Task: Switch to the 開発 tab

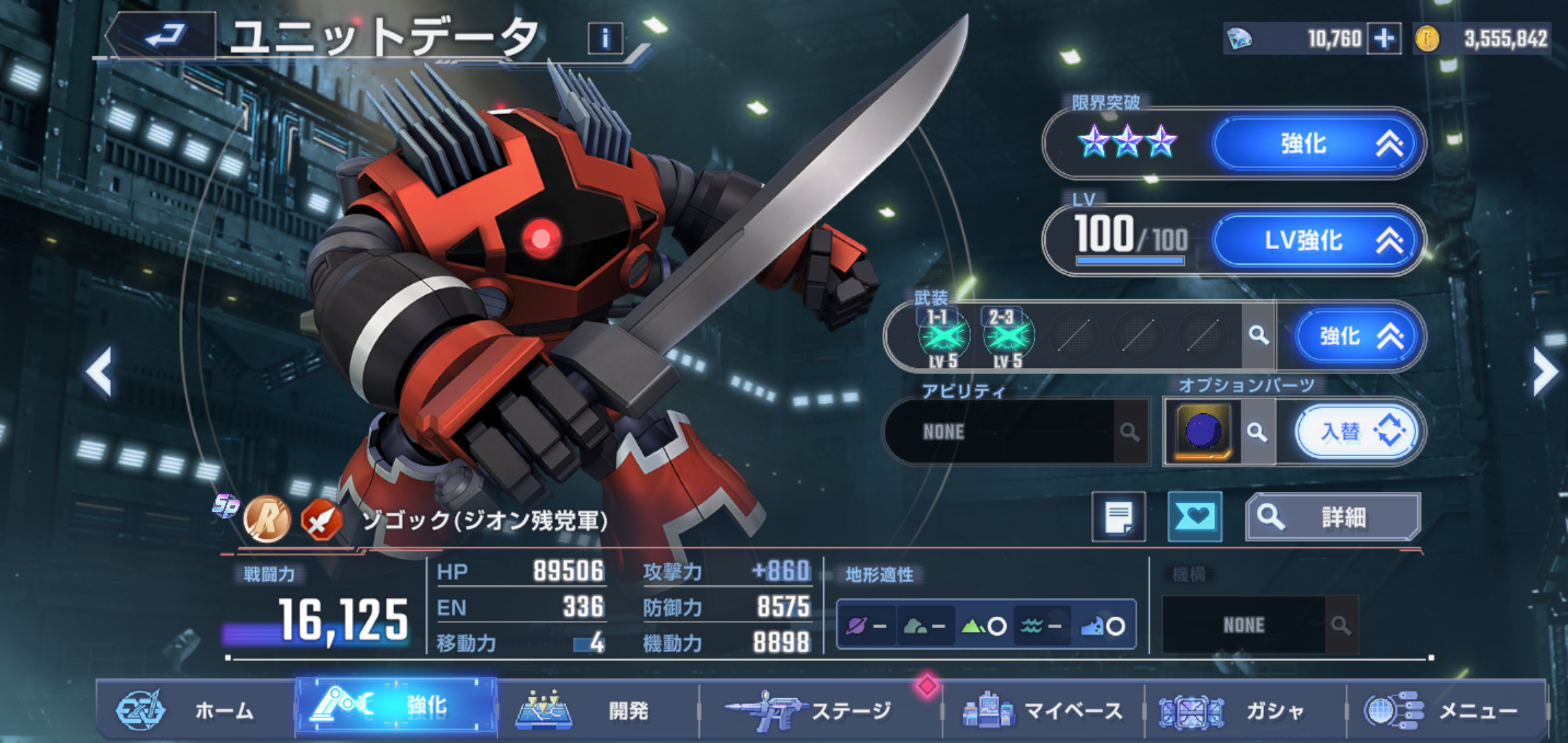Action: coord(598,710)
